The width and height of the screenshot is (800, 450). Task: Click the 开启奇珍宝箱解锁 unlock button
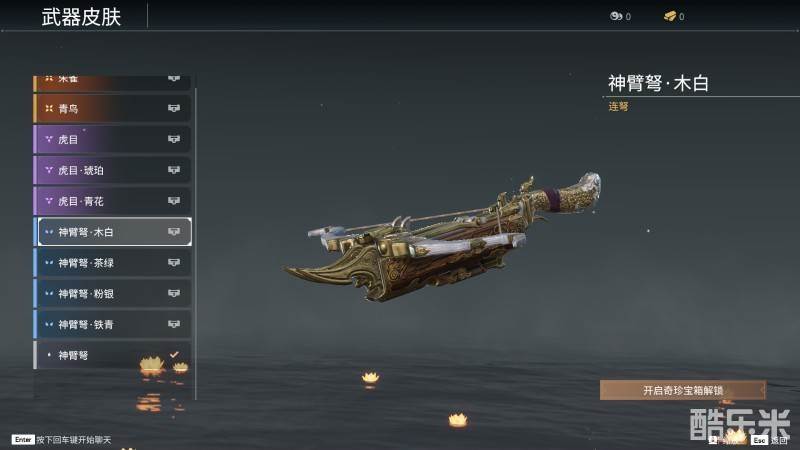coord(682,390)
